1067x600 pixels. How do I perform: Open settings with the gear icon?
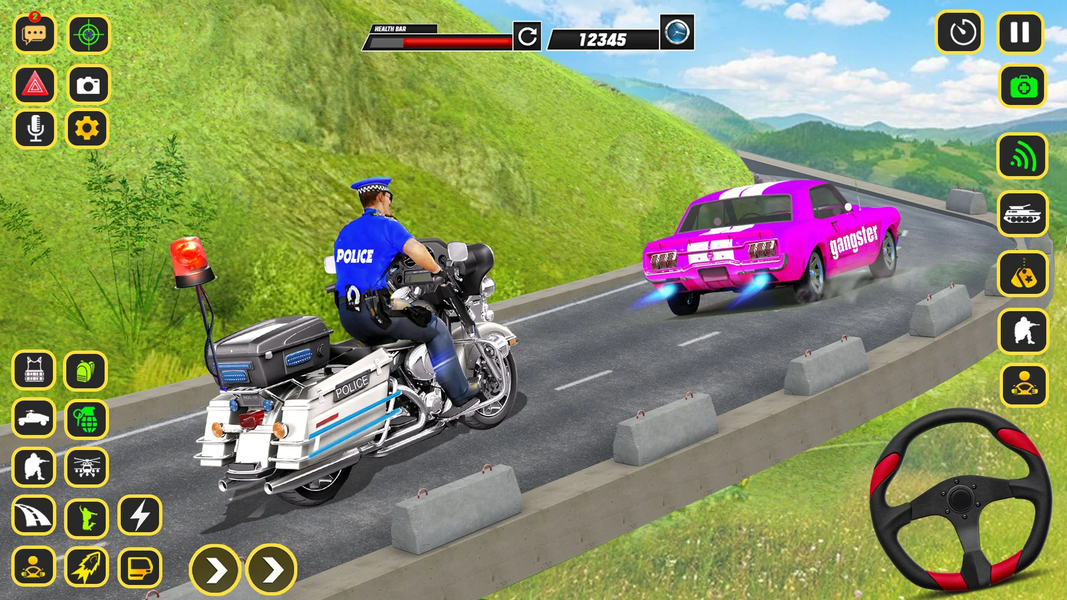coord(87,129)
